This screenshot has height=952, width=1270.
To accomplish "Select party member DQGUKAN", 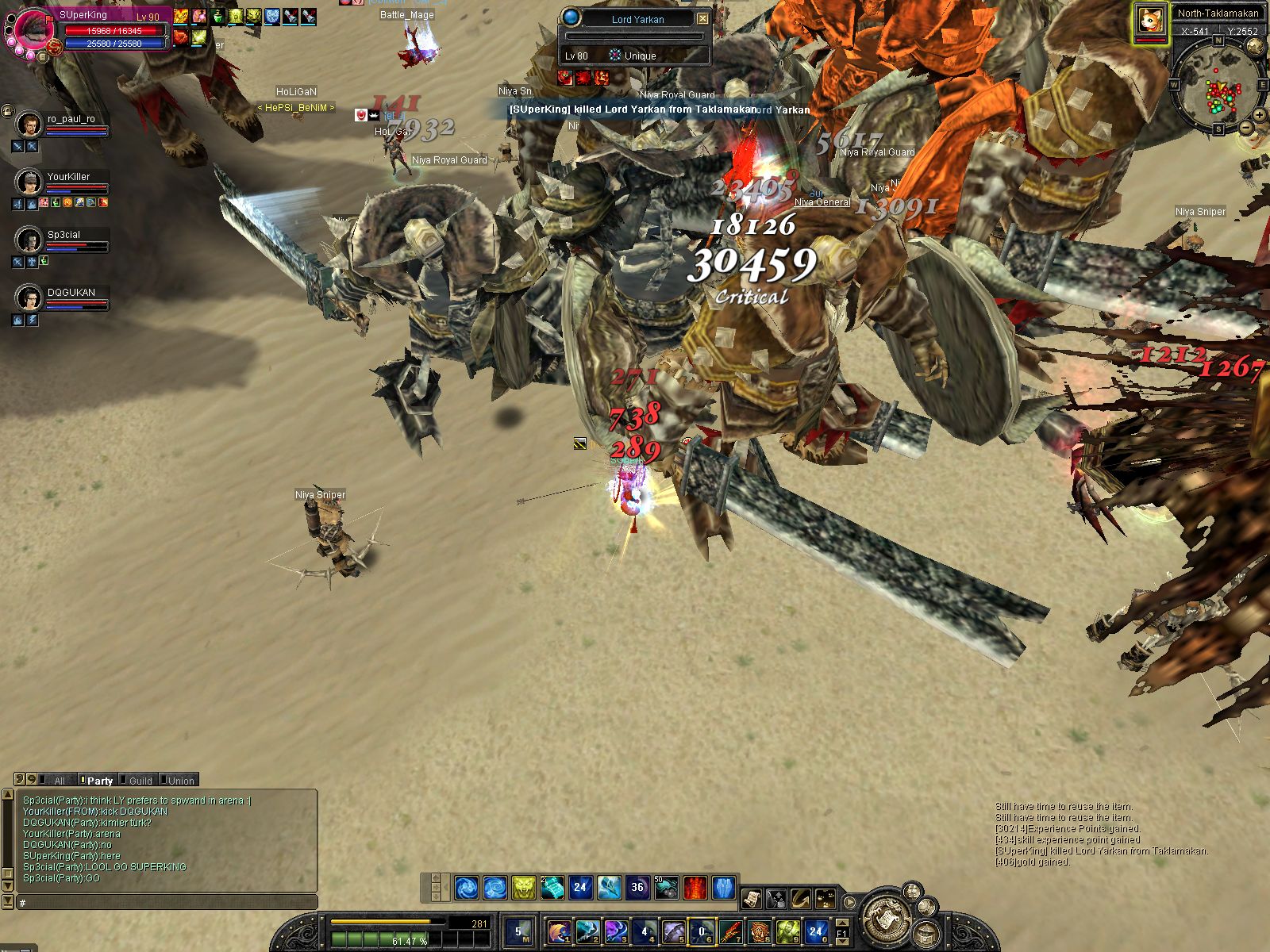I will [x=29, y=297].
